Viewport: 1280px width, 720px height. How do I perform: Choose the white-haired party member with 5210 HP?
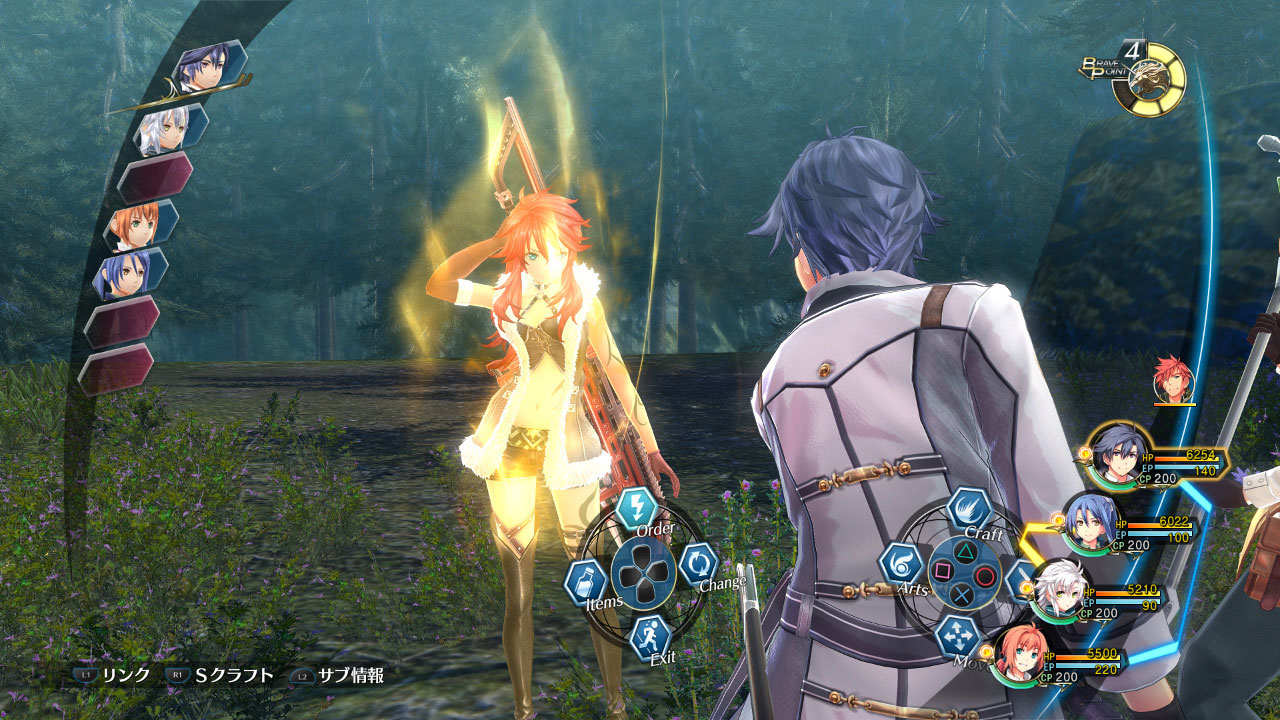1058,592
